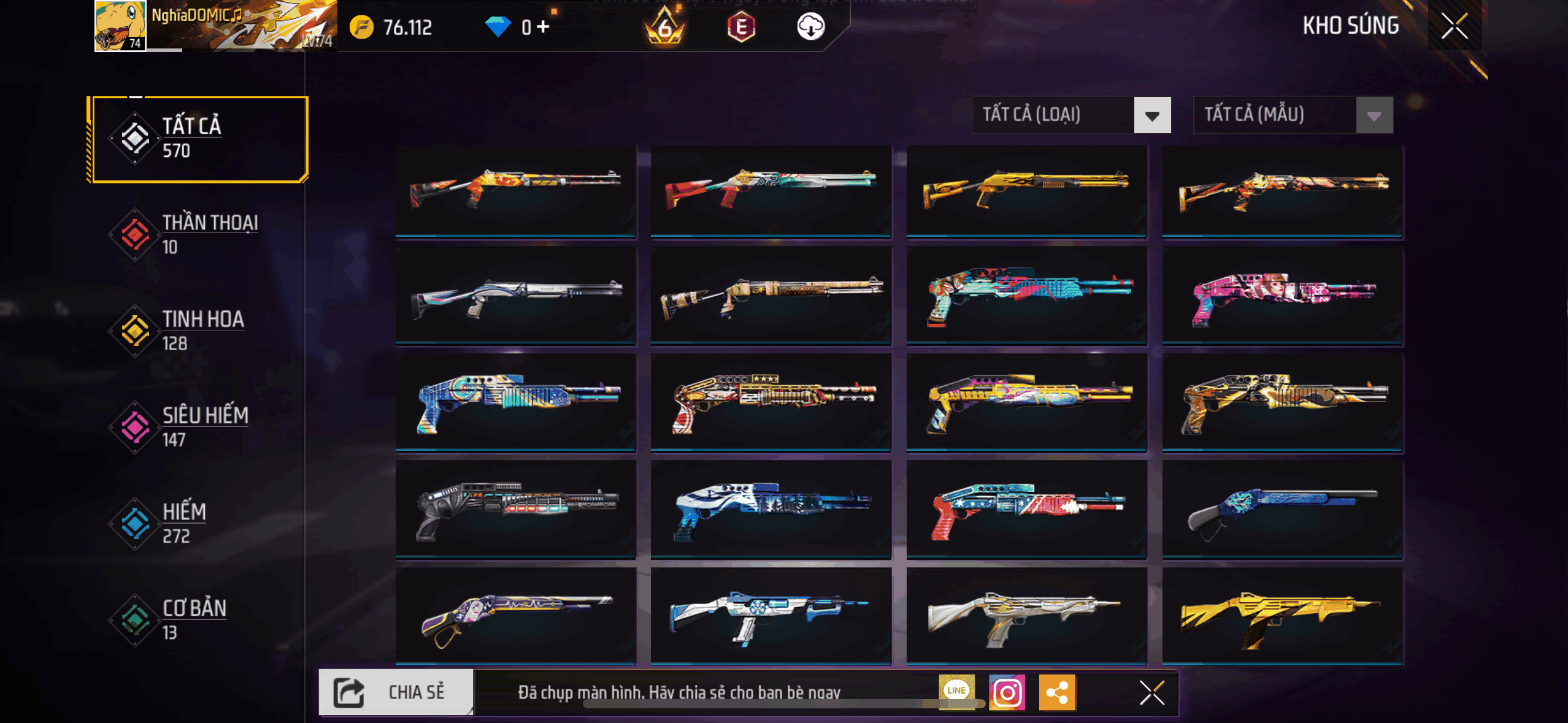
Task: Share screenshot to Instagram
Action: [1007, 692]
